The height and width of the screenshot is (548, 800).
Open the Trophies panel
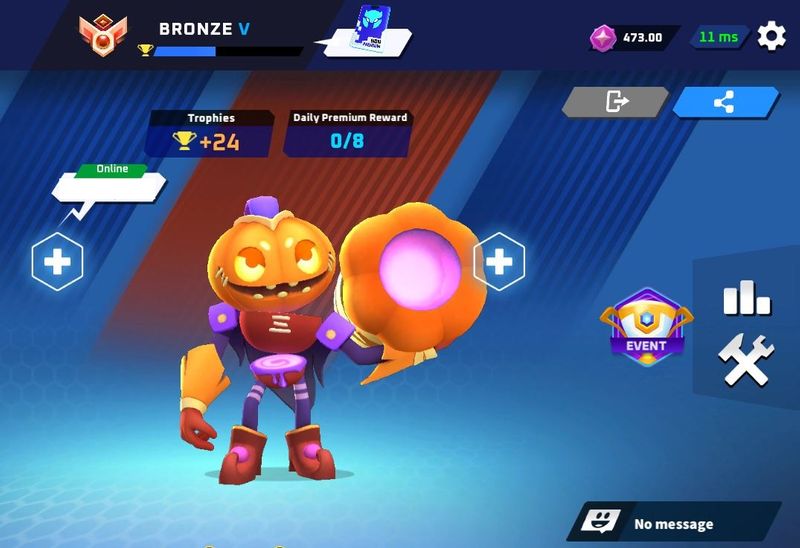coord(210,134)
